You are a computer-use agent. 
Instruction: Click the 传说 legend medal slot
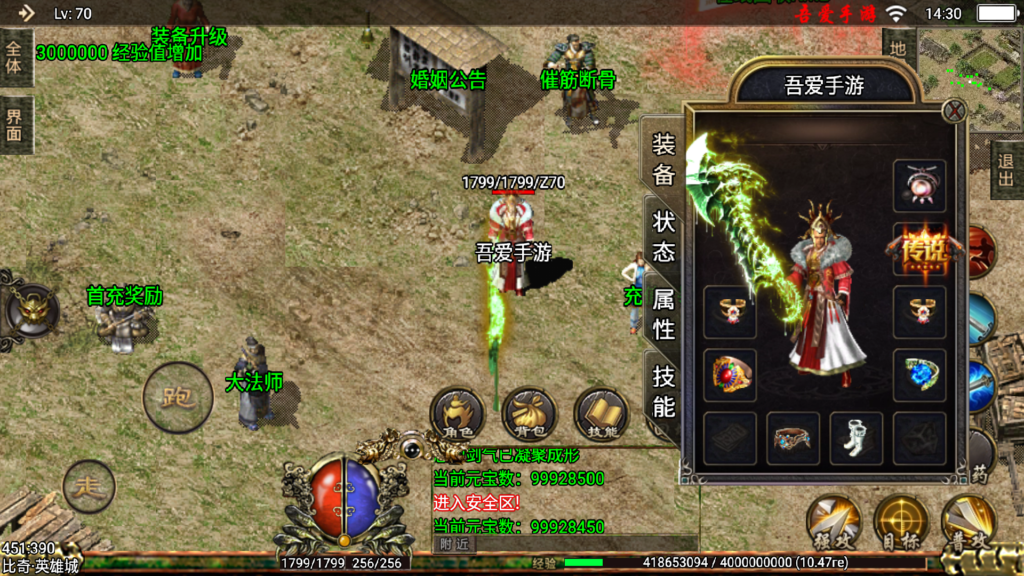(919, 248)
